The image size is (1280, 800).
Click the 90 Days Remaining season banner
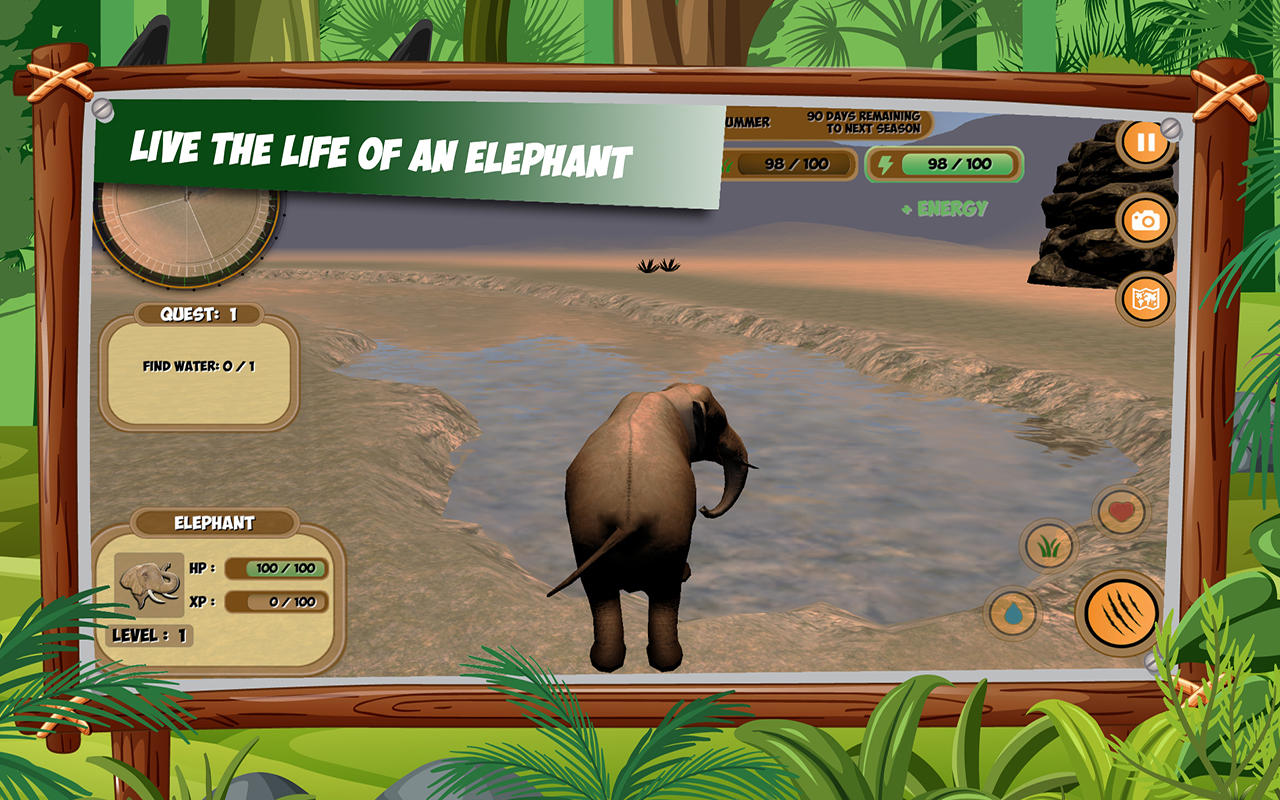[x=864, y=121]
